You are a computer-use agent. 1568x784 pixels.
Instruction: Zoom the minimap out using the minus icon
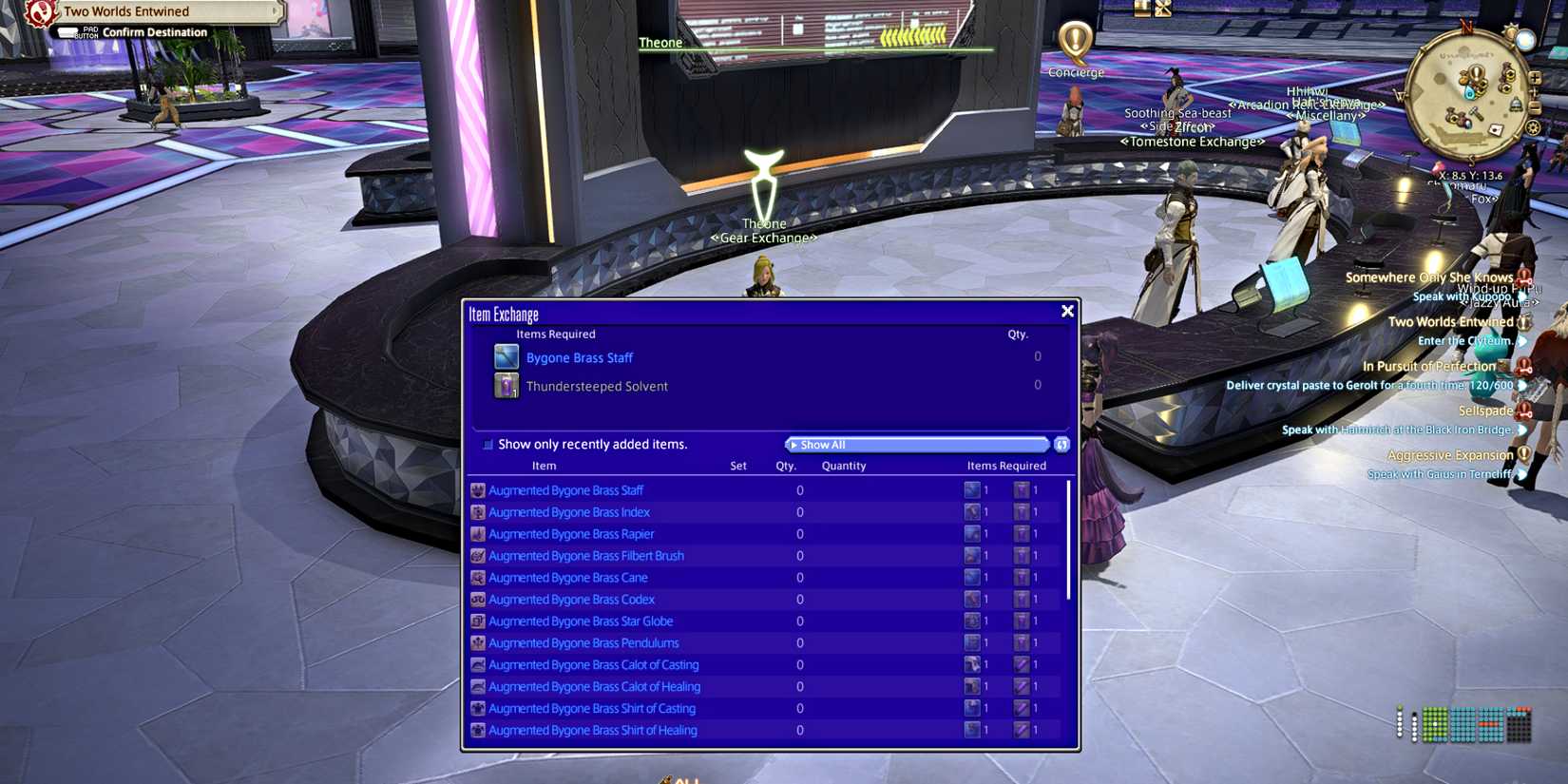click(x=1535, y=106)
